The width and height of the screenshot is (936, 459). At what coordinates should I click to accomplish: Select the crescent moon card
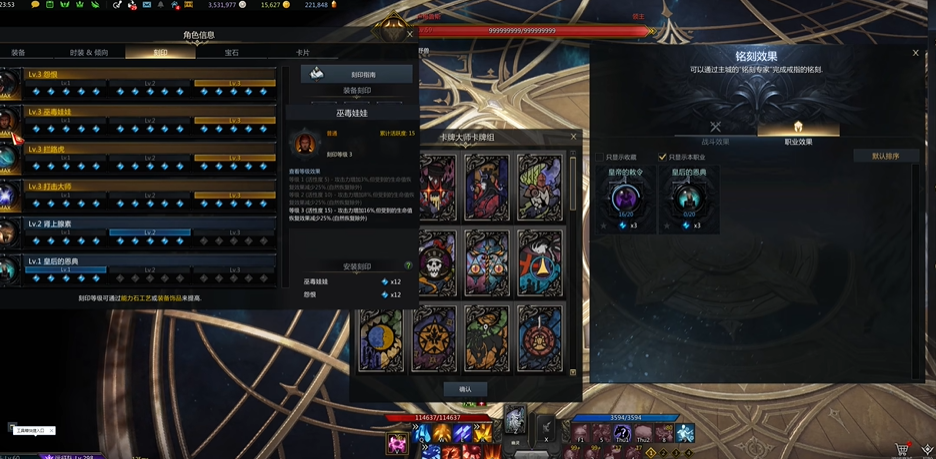pos(382,339)
